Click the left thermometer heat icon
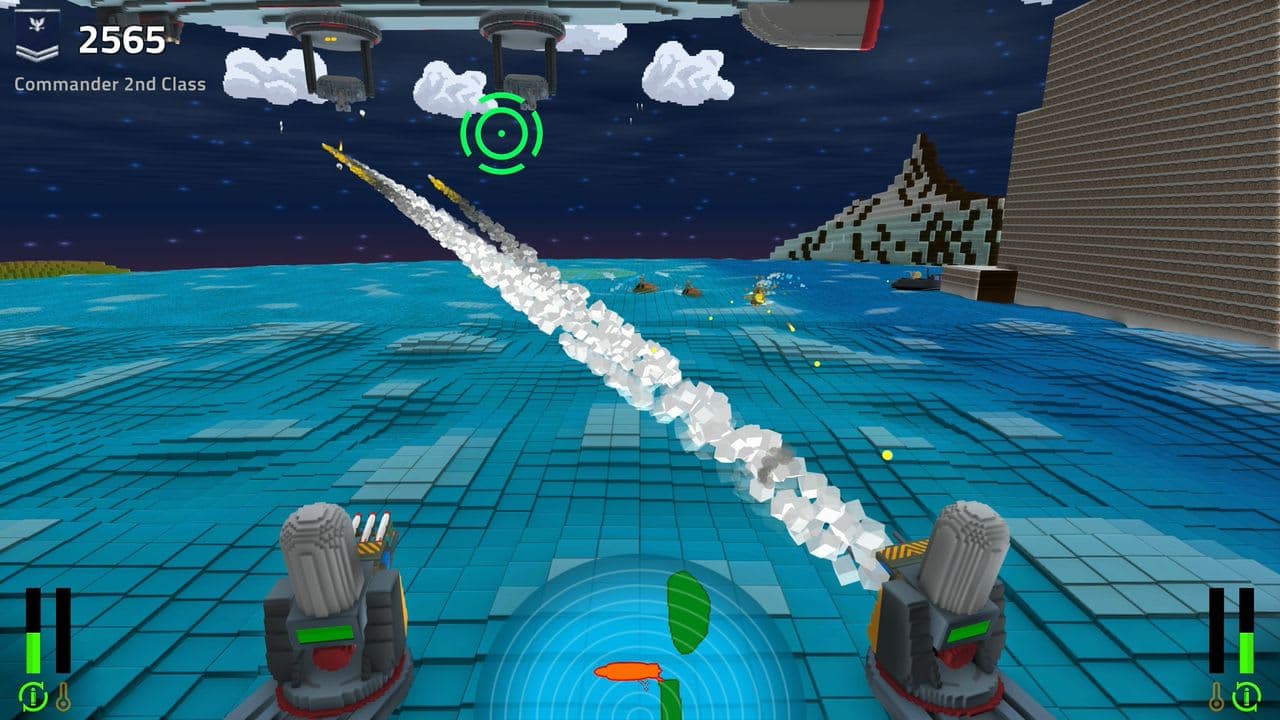This screenshot has height=720, width=1280. tap(63, 697)
